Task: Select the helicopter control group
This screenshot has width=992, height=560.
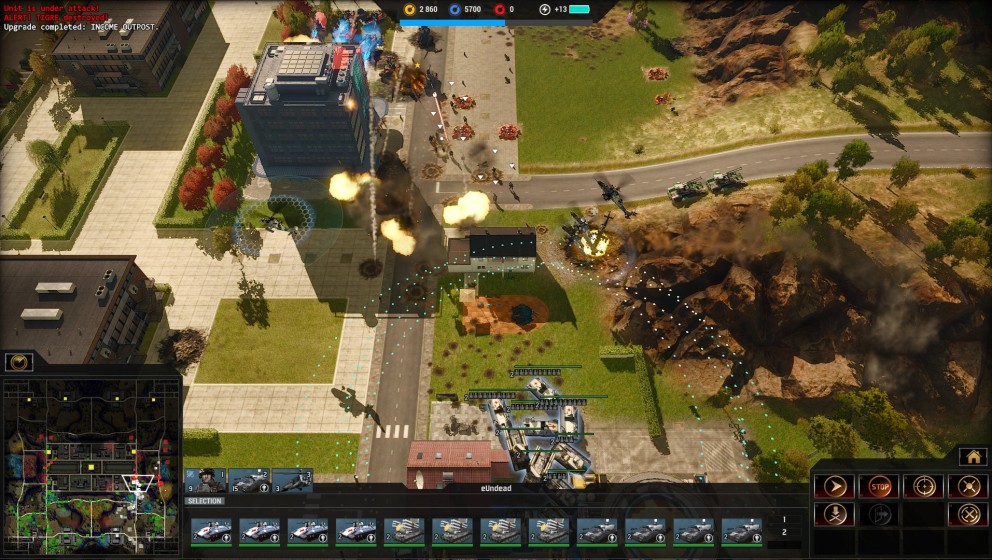Action: [292, 481]
